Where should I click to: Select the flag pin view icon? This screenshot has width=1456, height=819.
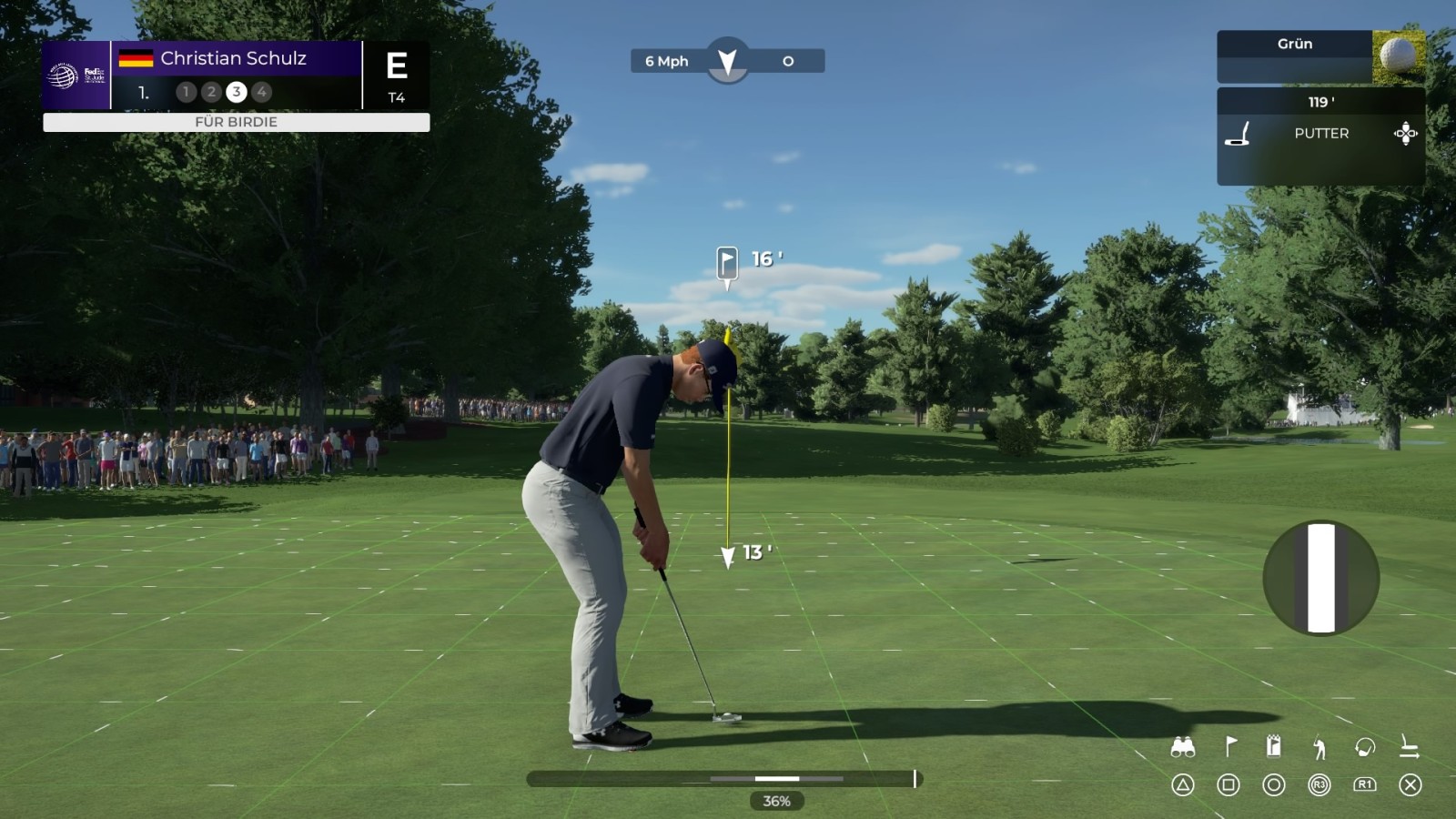[1229, 747]
